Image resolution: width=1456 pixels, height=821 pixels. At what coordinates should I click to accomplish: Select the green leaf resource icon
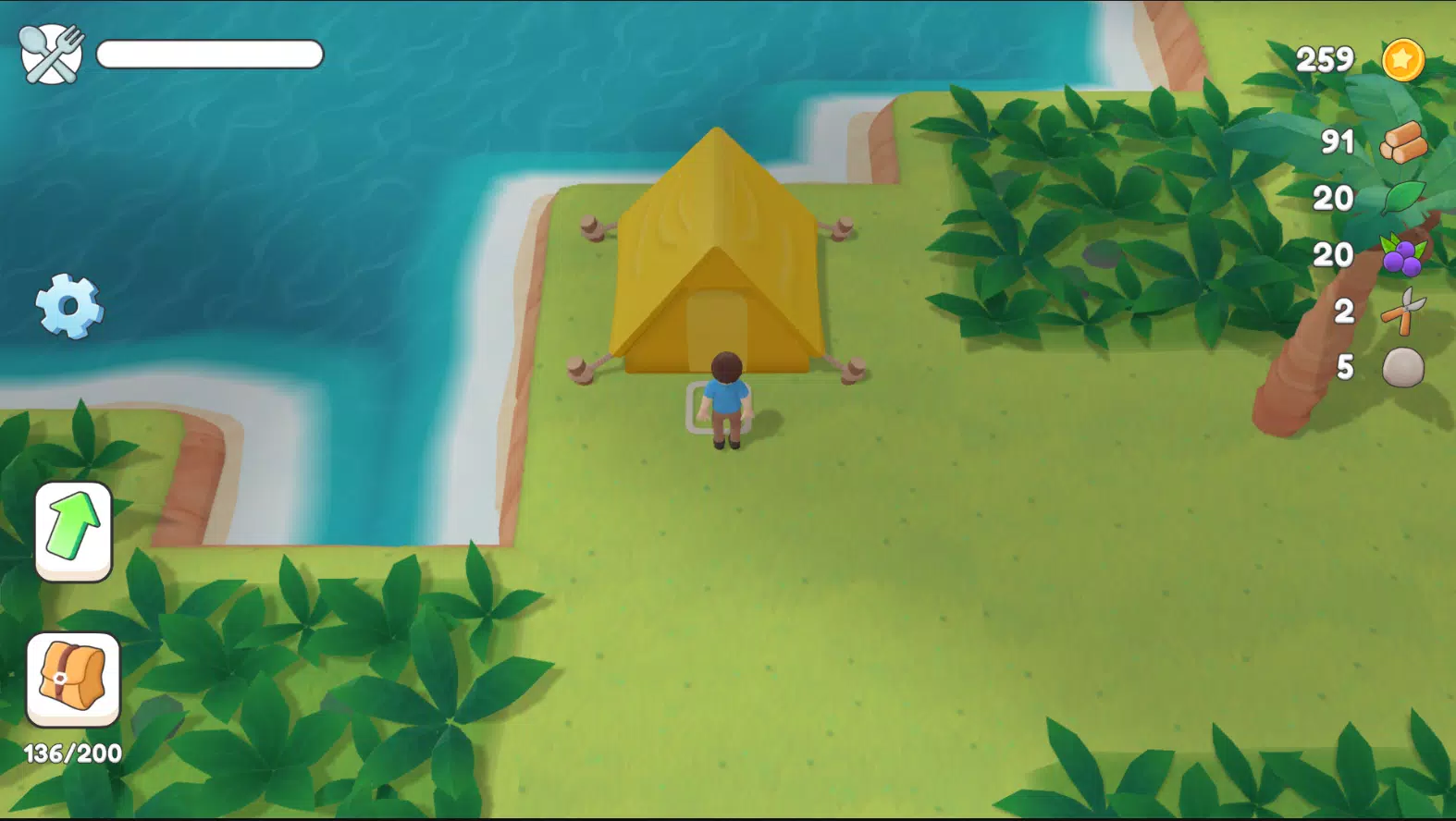tap(1402, 199)
